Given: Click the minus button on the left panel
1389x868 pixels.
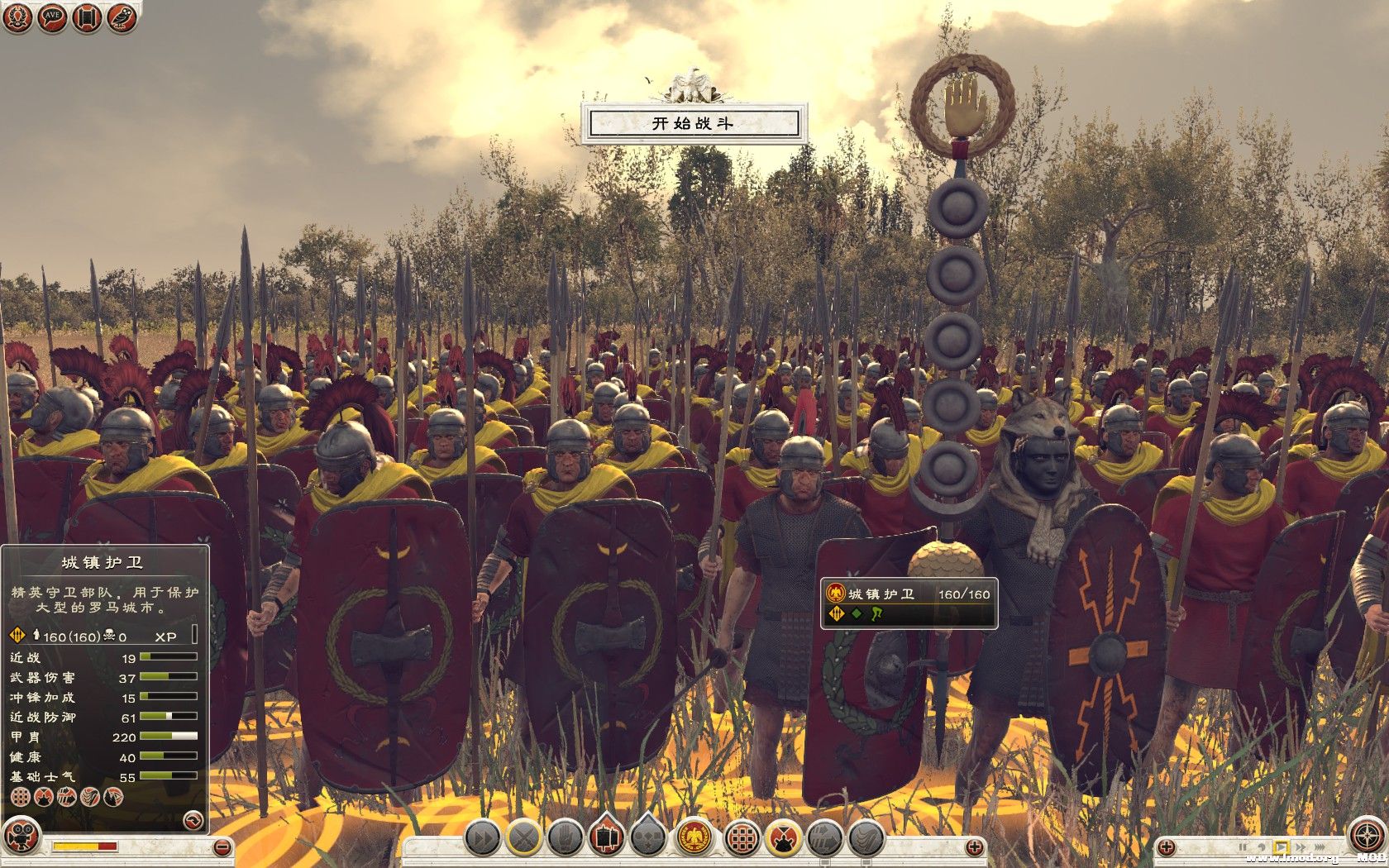Looking at the screenshot, I should [x=221, y=846].
